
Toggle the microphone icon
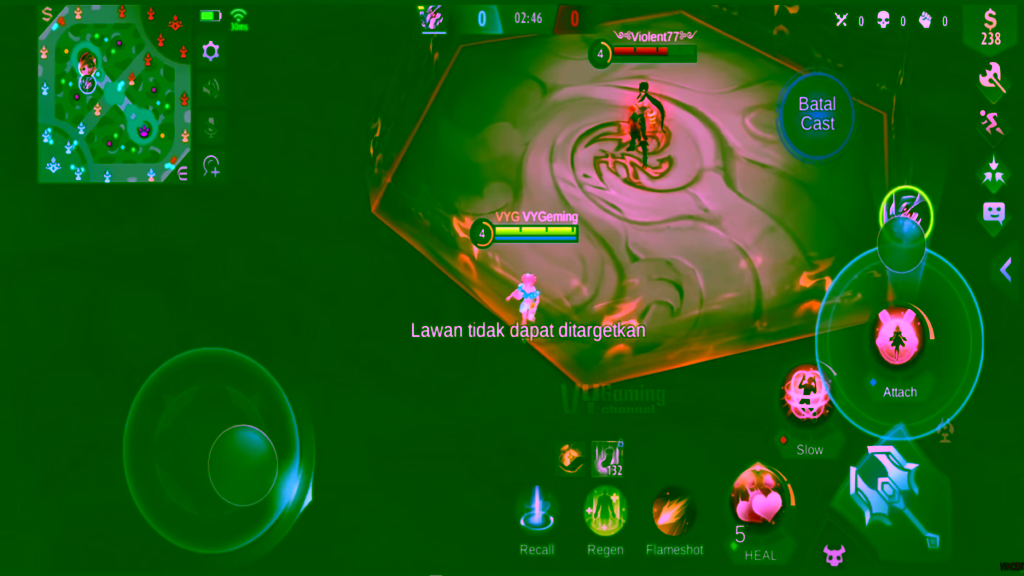(x=211, y=127)
